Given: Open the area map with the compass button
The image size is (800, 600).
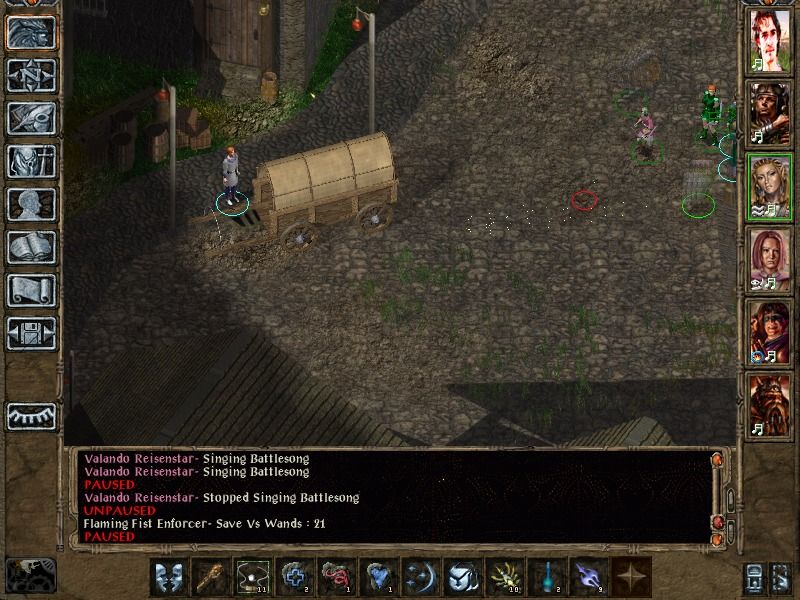Looking at the screenshot, I should pyautogui.click(x=31, y=75).
